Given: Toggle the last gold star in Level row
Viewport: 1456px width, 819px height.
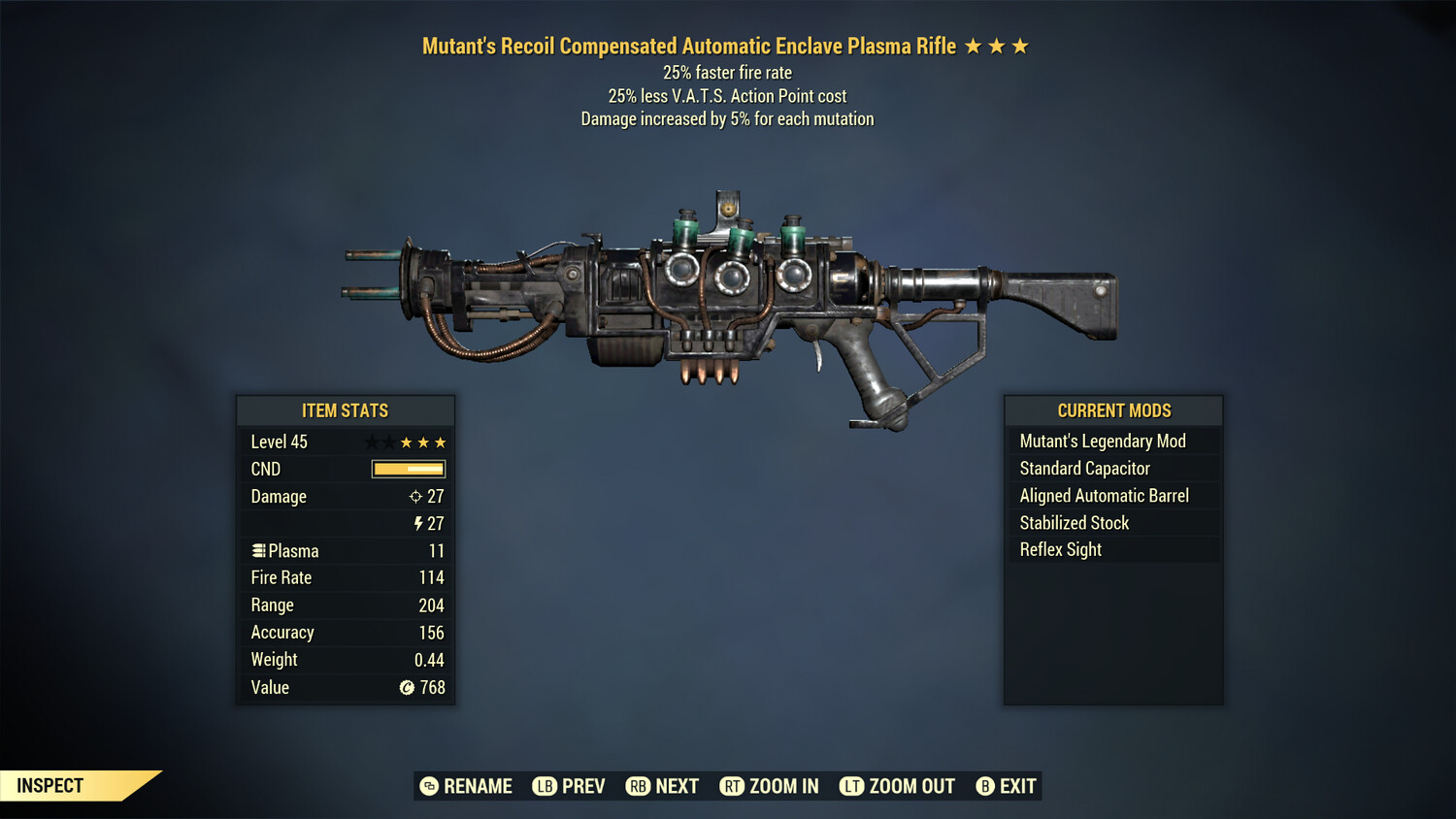Looking at the screenshot, I should coord(442,442).
